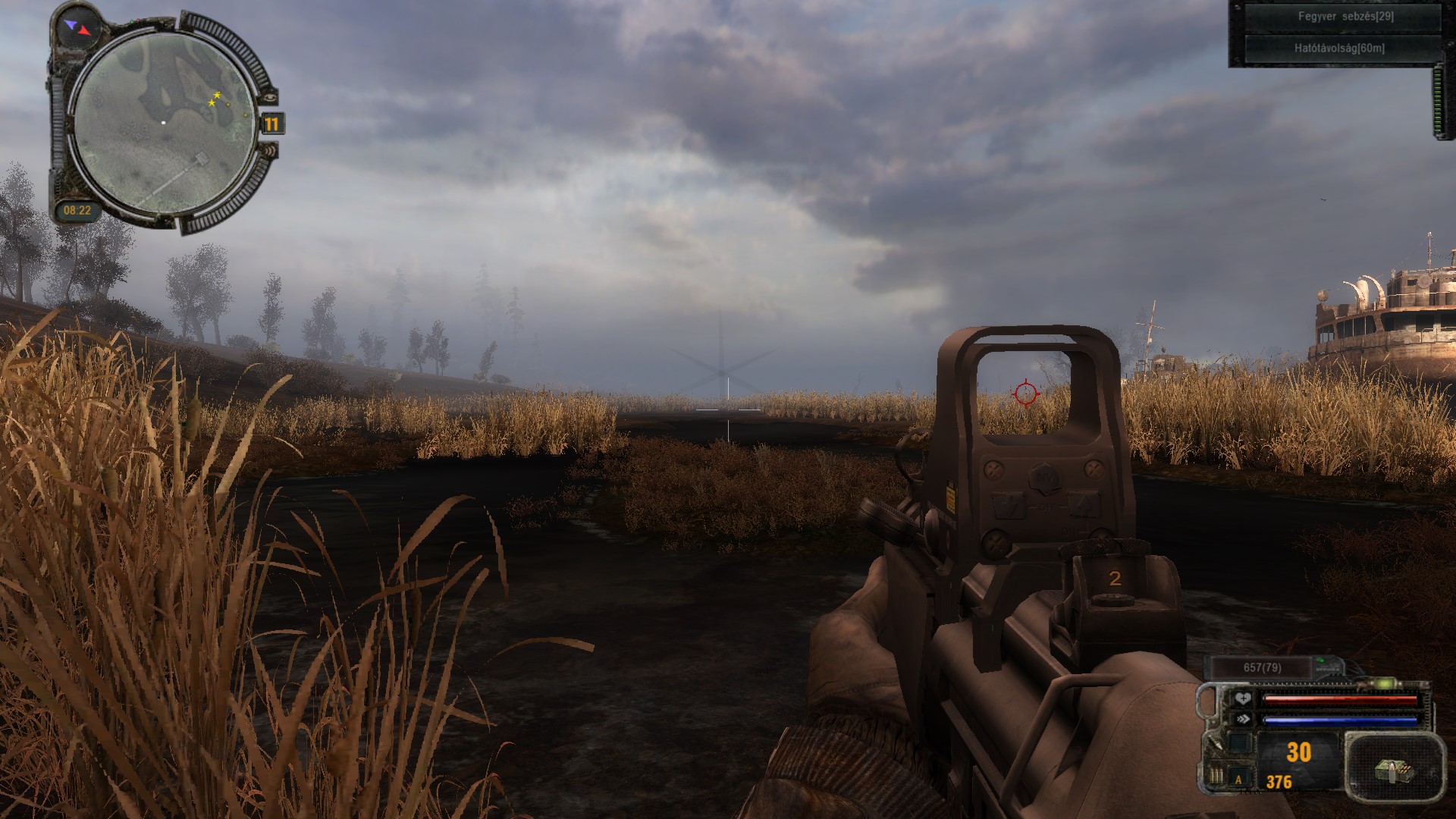
Task: Click the sound wave noise indicator
Action: (270, 152)
